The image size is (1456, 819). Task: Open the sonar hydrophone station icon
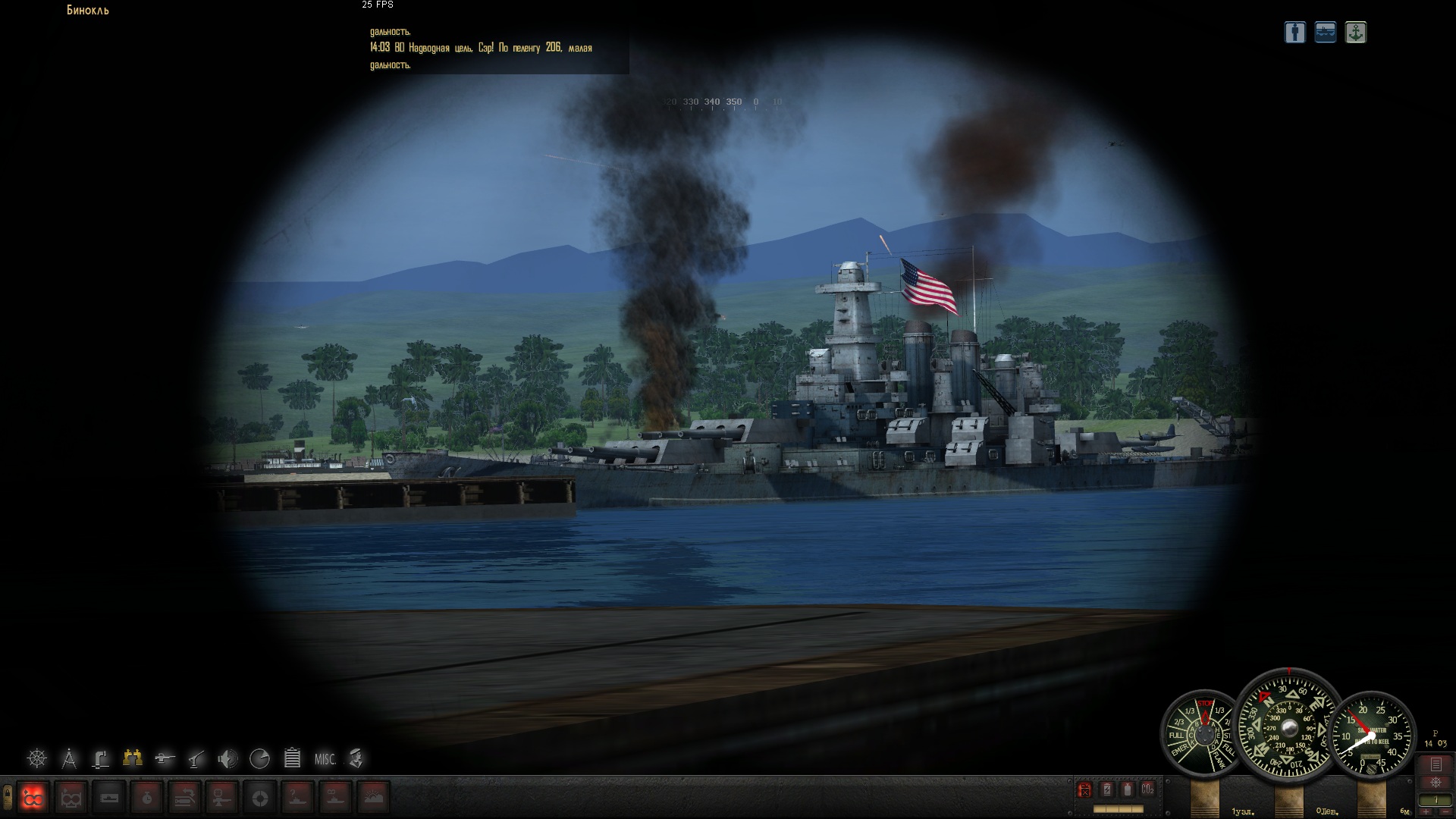[227, 758]
